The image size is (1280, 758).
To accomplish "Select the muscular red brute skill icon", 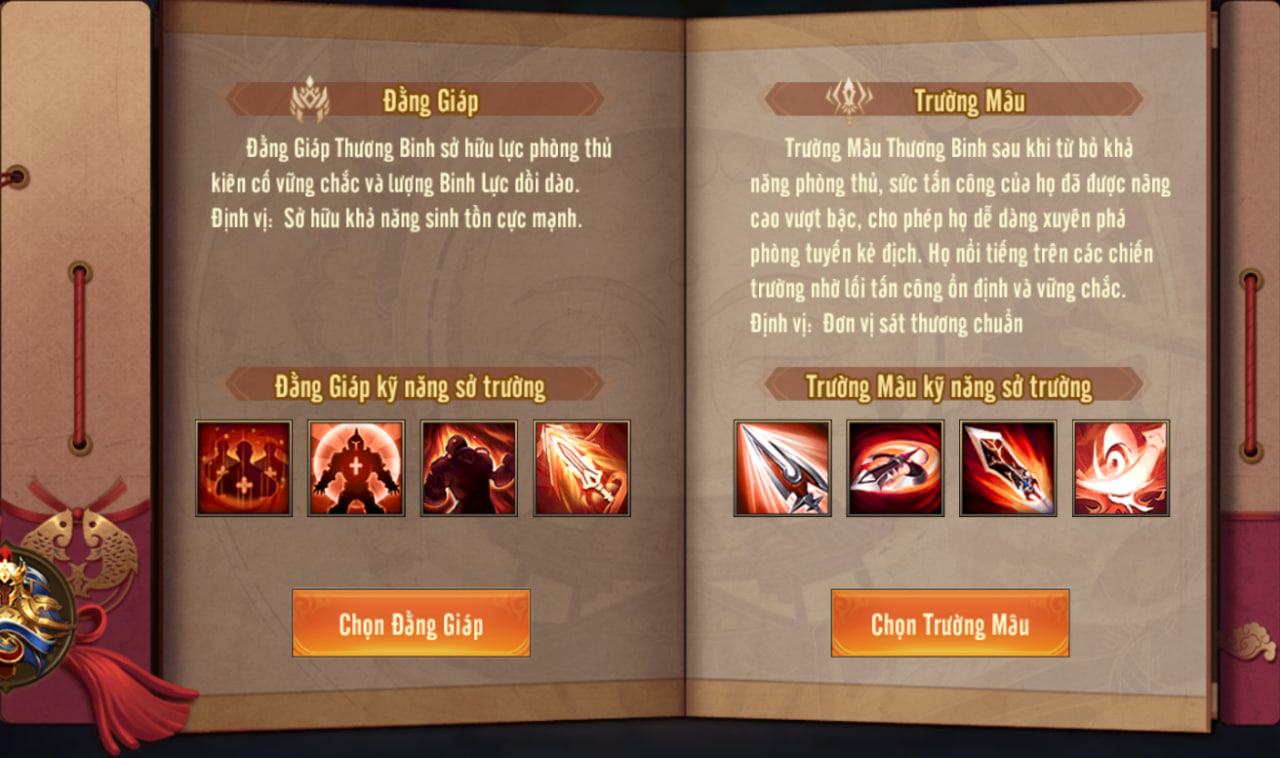I will (x=469, y=468).
